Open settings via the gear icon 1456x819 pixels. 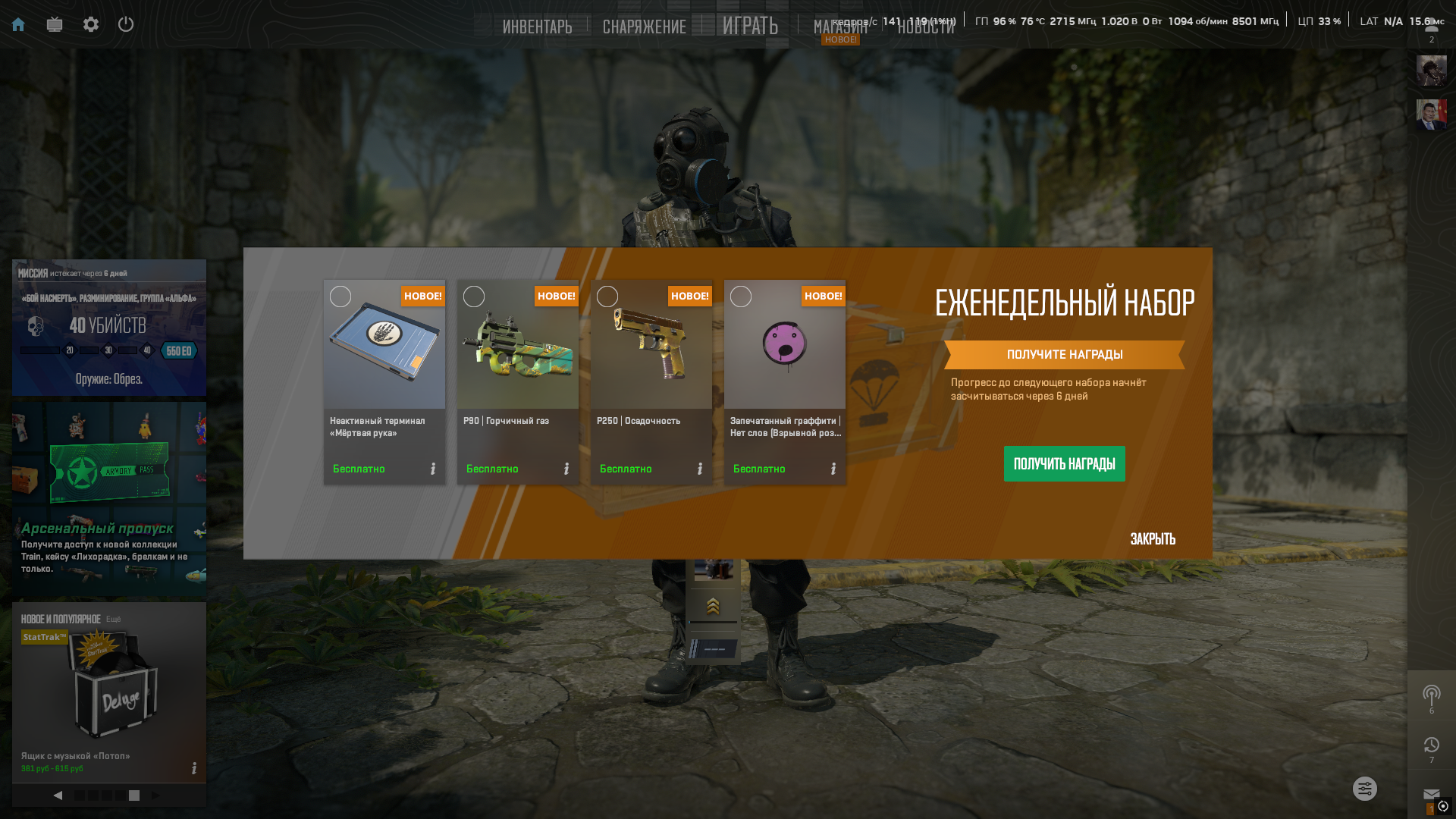click(x=91, y=24)
